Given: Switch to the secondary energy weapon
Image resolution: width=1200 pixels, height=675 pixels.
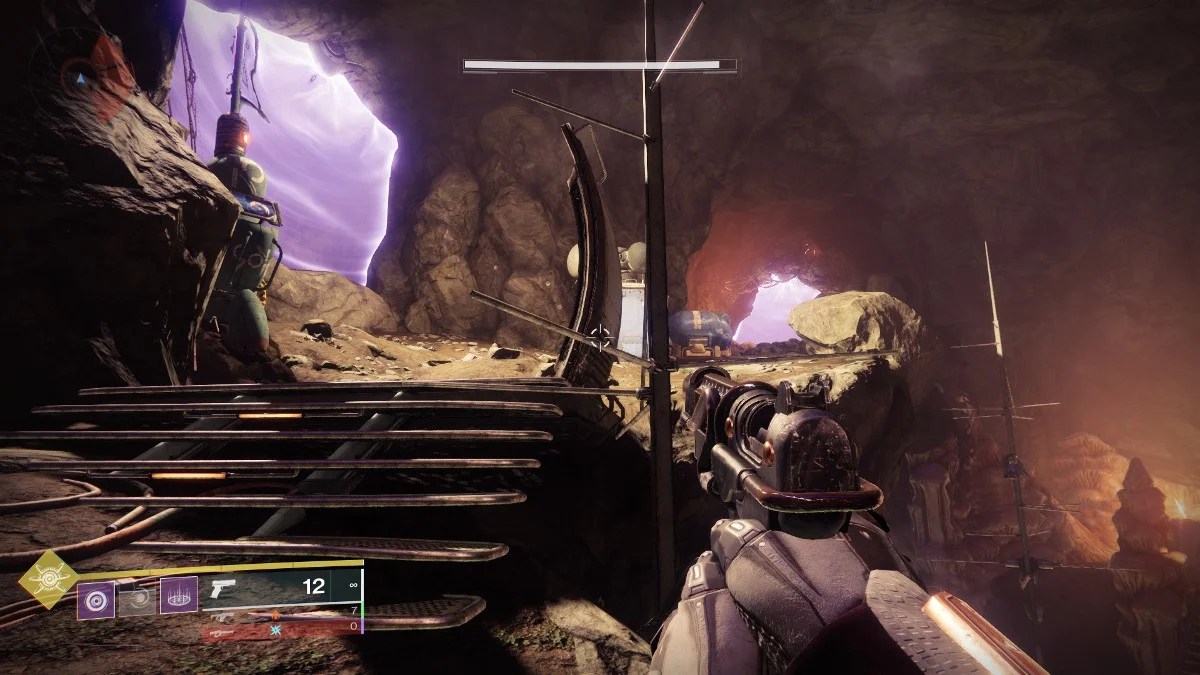Looking at the screenshot, I should (280, 615).
